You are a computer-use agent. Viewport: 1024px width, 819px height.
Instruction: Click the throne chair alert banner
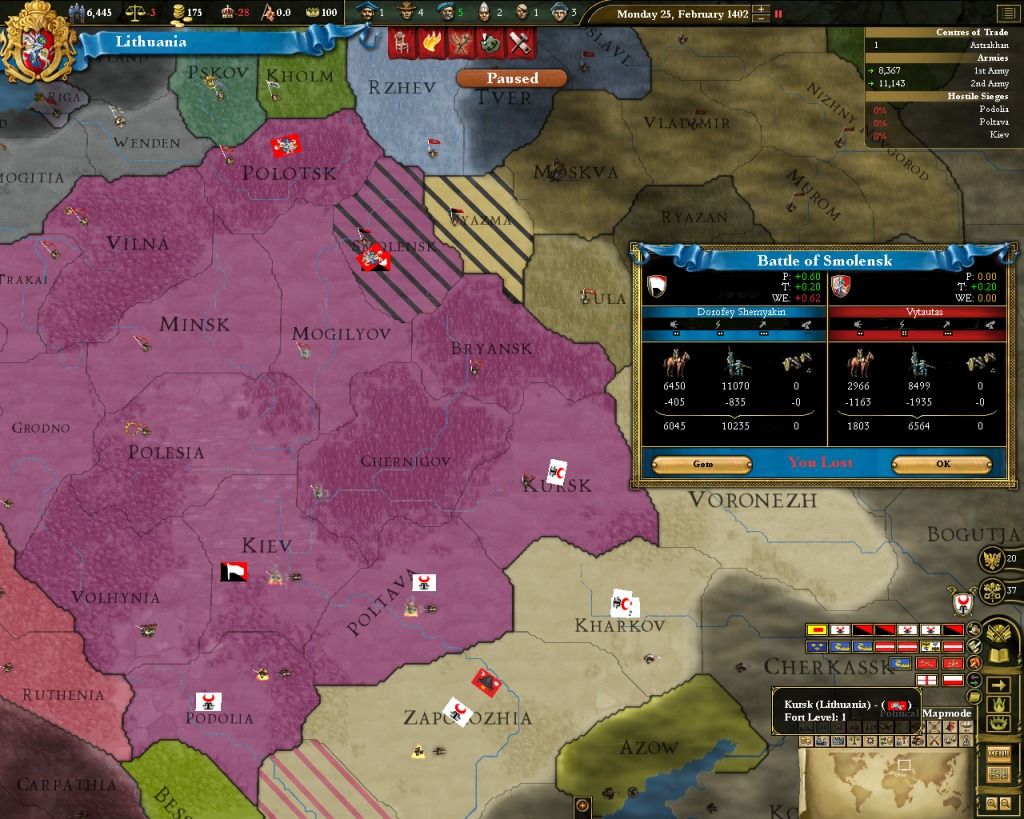click(402, 43)
